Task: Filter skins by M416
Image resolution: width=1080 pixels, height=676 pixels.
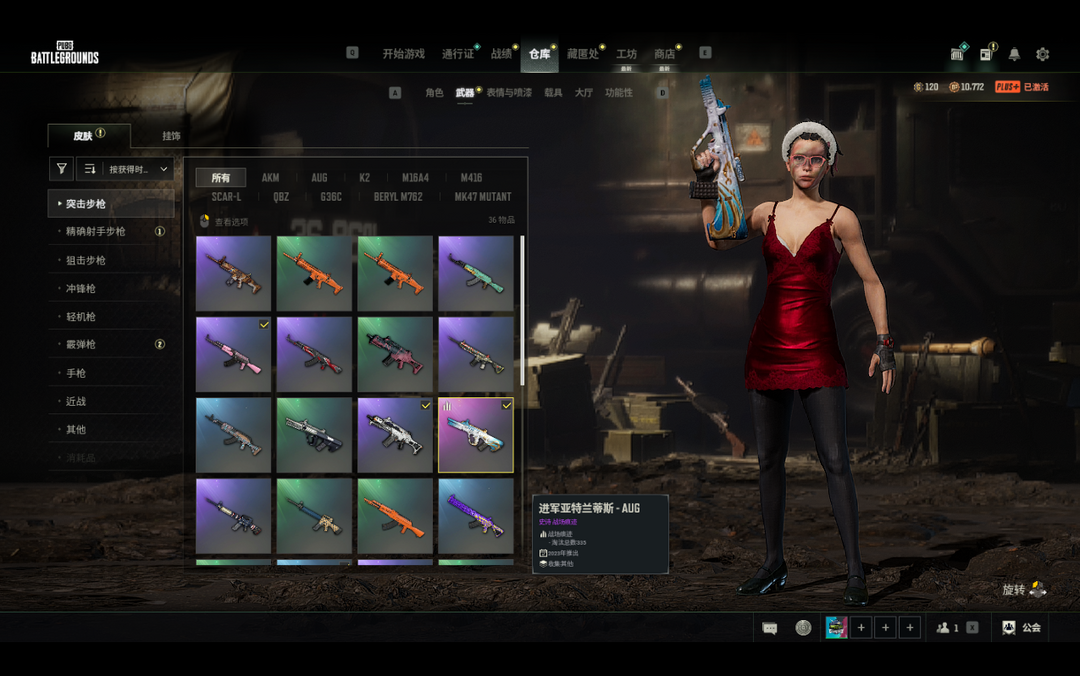Action: (471, 178)
